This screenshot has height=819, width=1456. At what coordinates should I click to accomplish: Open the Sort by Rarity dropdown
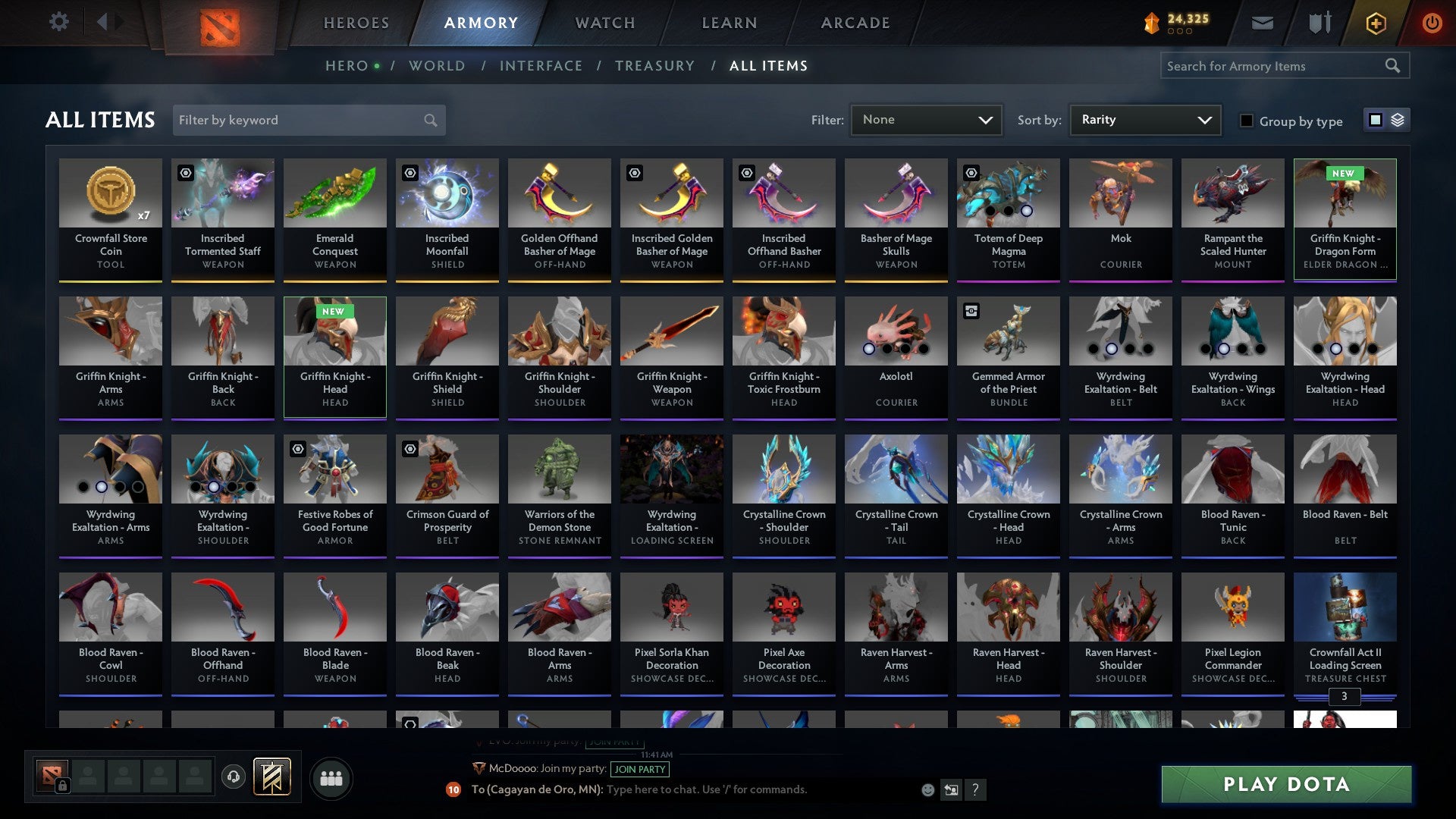(x=1144, y=120)
